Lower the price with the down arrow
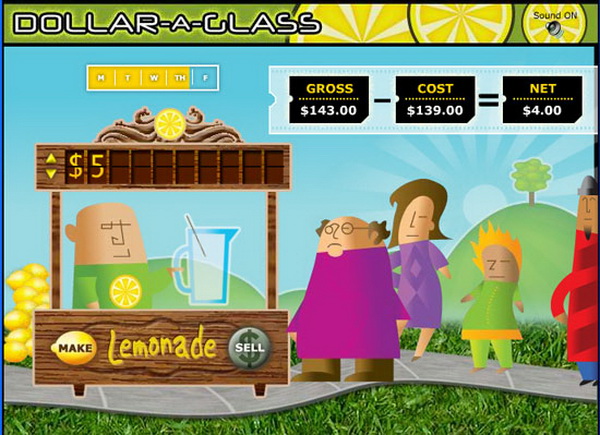This screenshot has height=435, width=600. pos(52,174)
